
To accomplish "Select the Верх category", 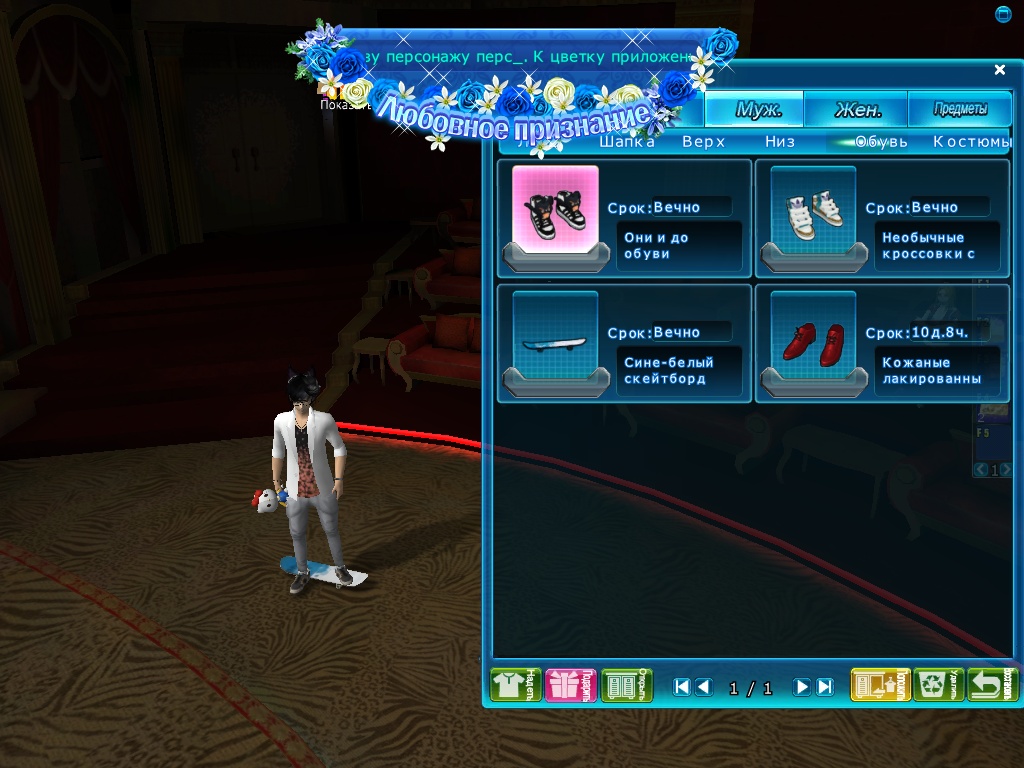I will (x=704, y=142).
